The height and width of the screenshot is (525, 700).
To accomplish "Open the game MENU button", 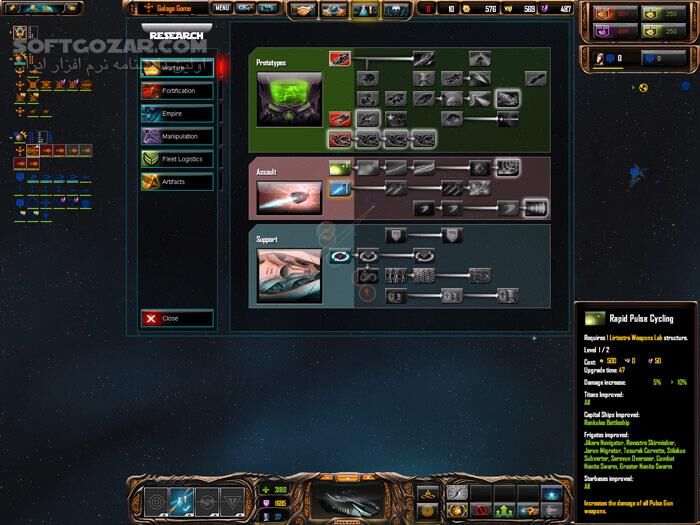I will click(221, 8).
